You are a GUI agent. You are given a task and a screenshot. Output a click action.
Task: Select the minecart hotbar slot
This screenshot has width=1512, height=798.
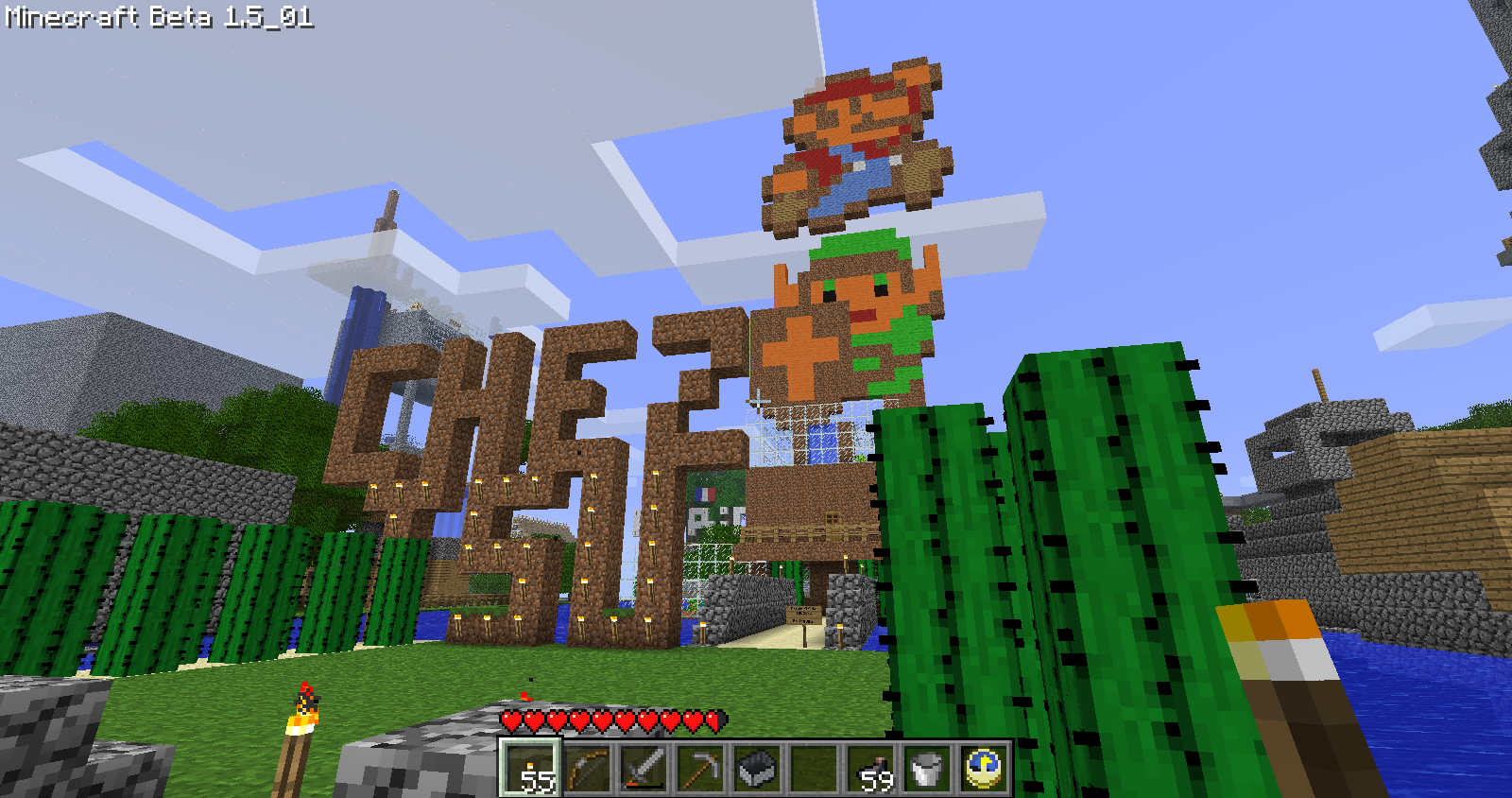pyautogui.click(x=757, y=768)
